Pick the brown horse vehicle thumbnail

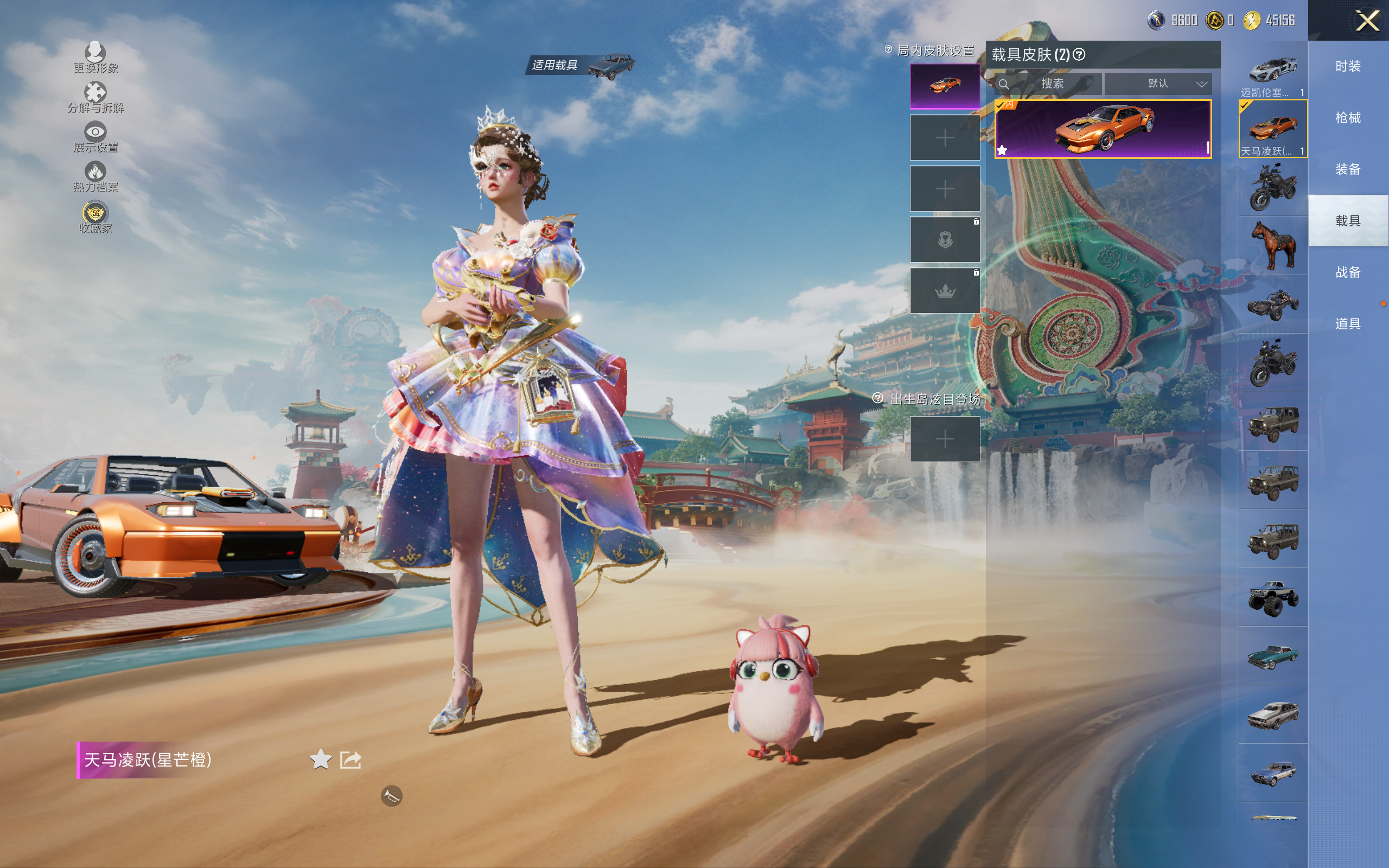click(1272, 246)
